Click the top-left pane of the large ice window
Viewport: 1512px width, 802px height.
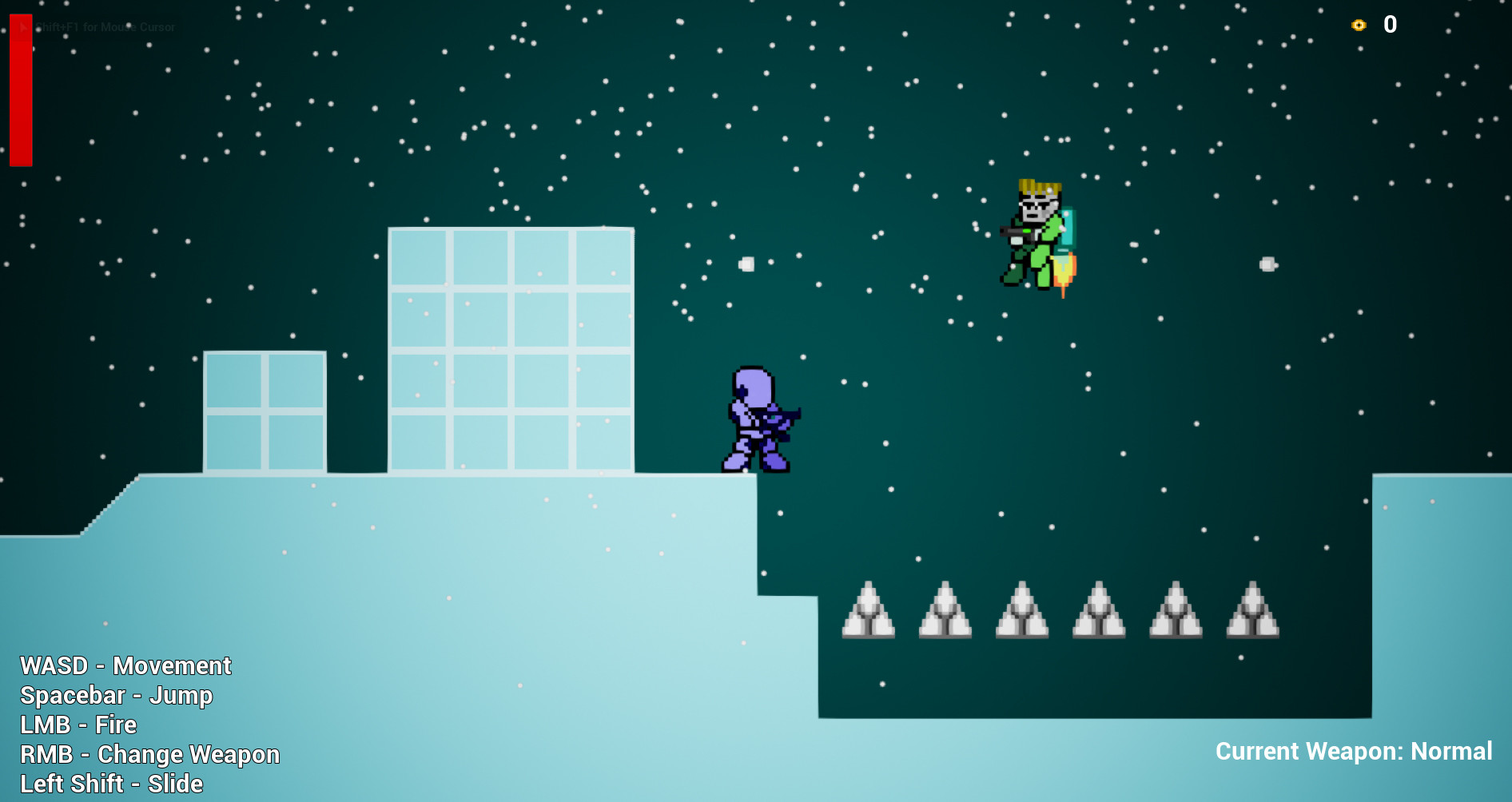420,256
